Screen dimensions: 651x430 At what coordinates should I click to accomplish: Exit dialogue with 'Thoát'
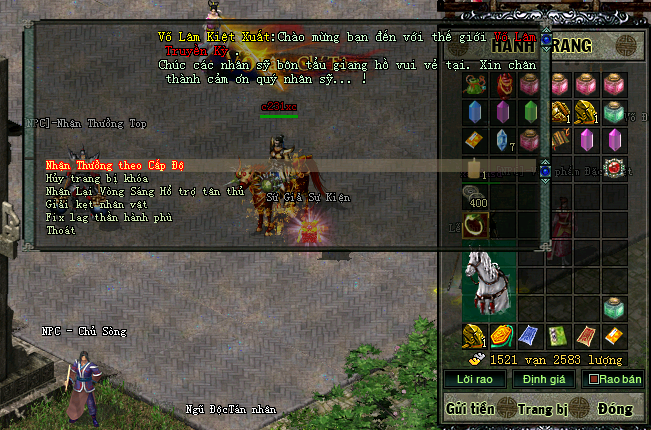60,230
